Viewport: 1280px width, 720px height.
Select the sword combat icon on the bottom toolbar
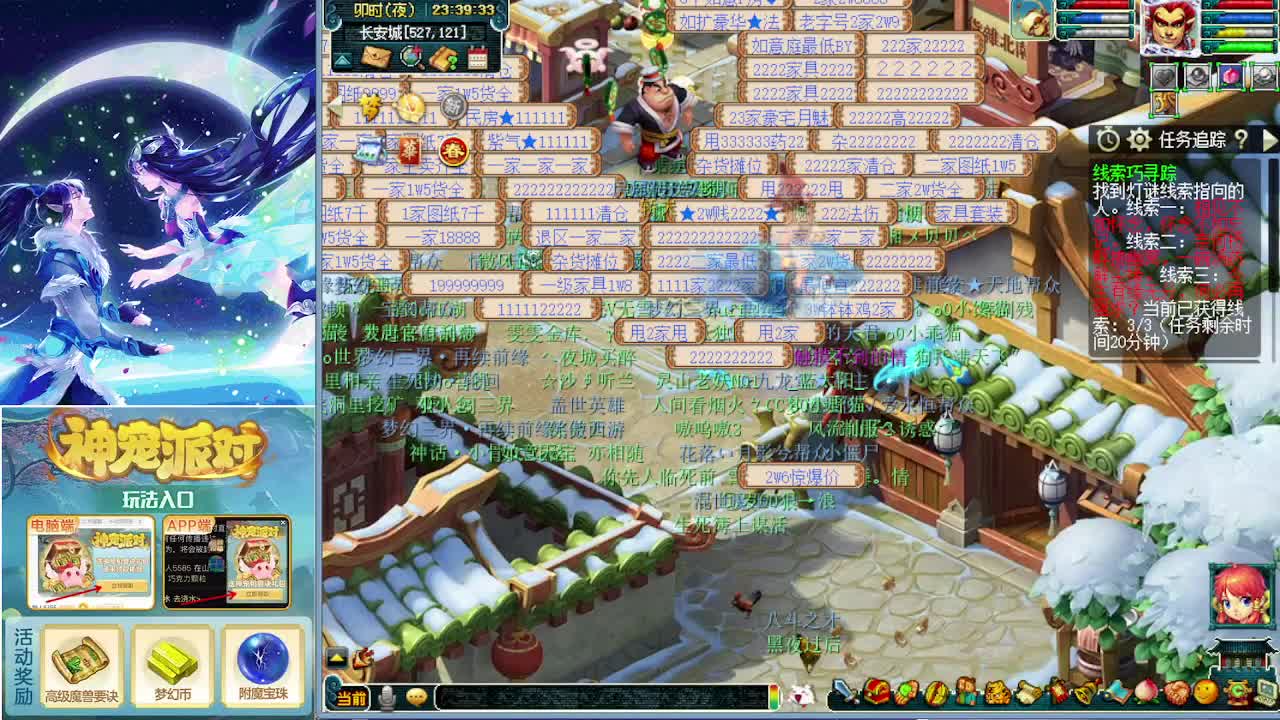point(840,691)
